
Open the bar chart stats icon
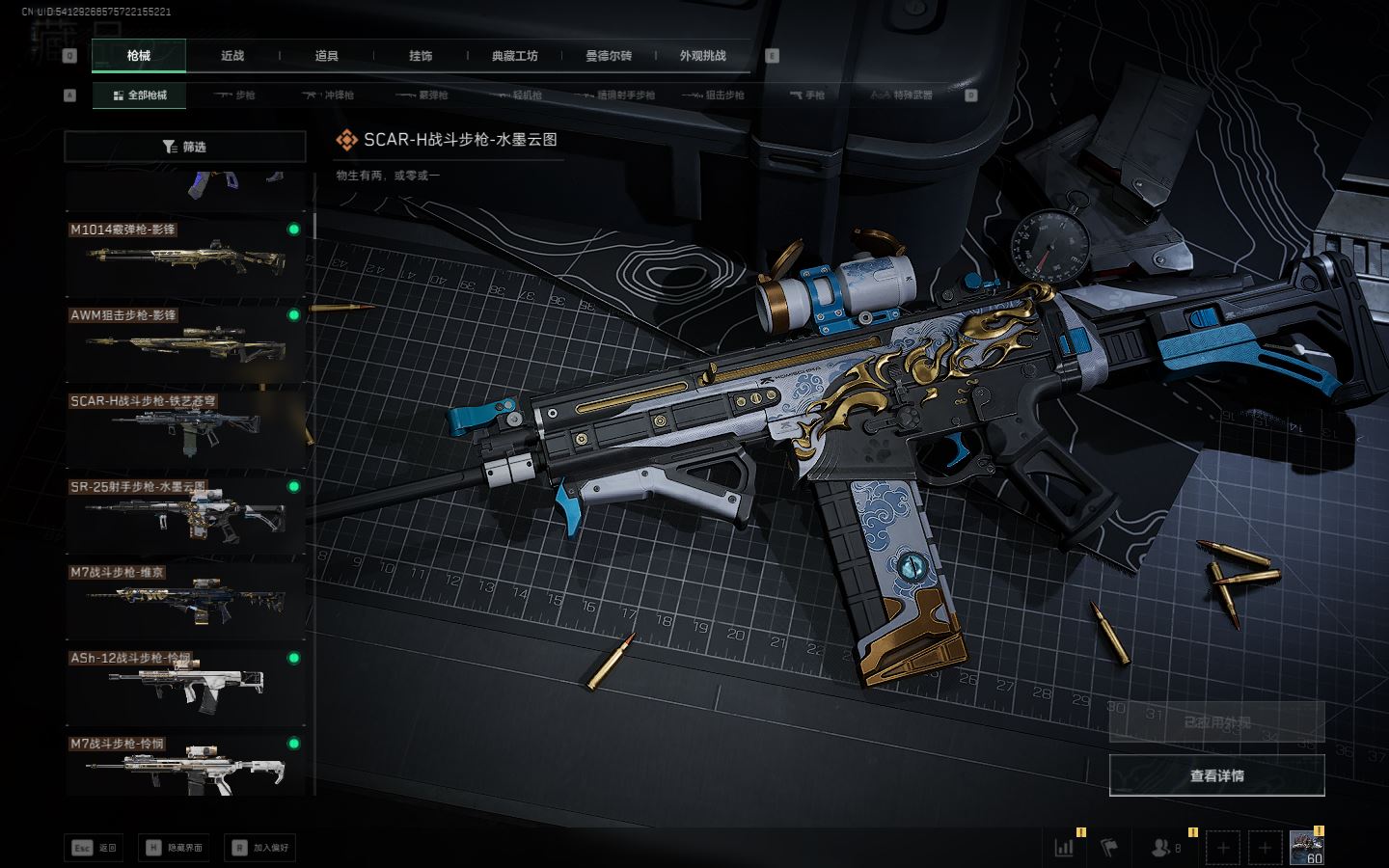point(1065,848)
